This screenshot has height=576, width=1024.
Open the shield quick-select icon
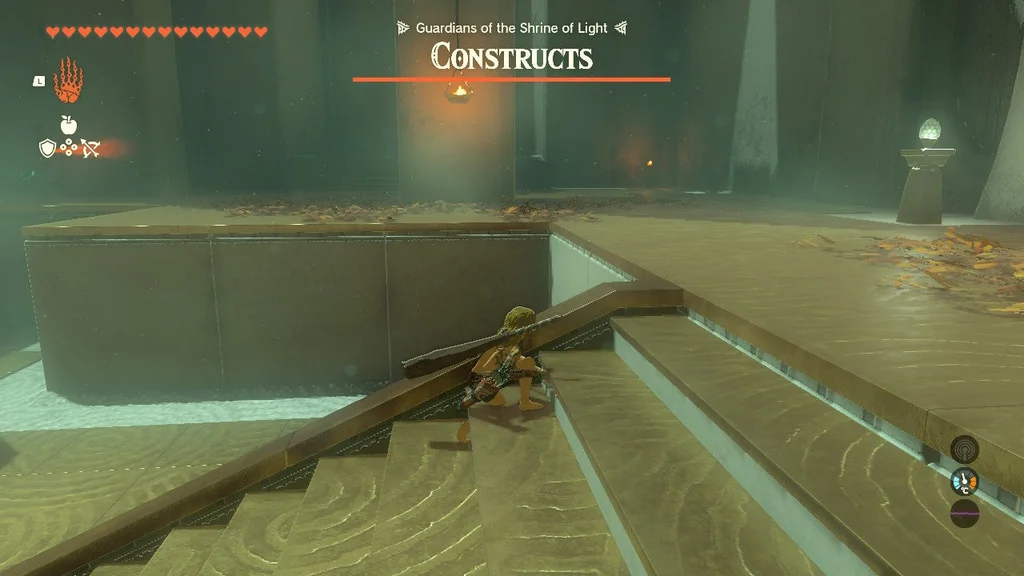[46, 148]
